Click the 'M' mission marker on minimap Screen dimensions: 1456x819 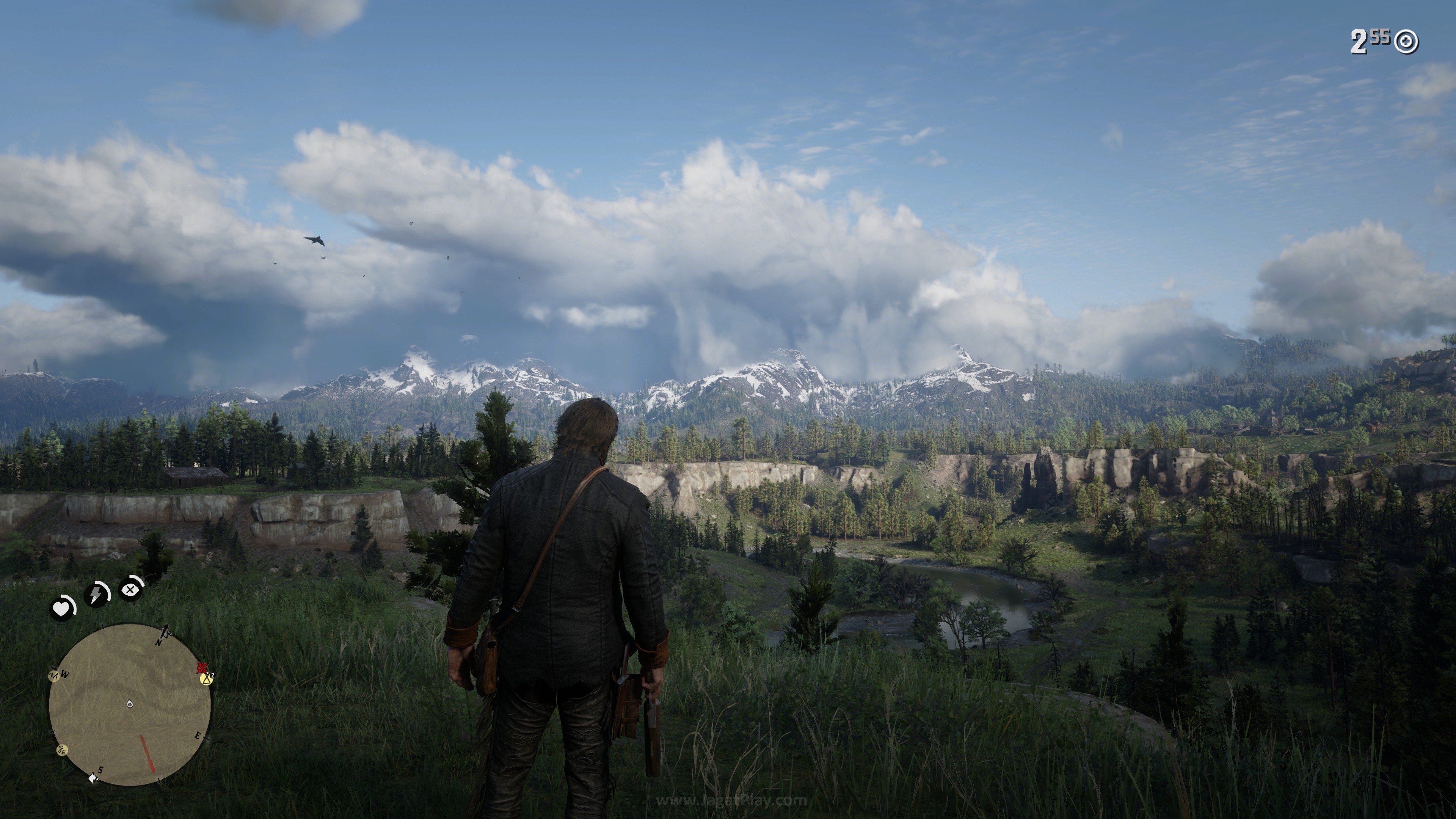click(54, 676)
